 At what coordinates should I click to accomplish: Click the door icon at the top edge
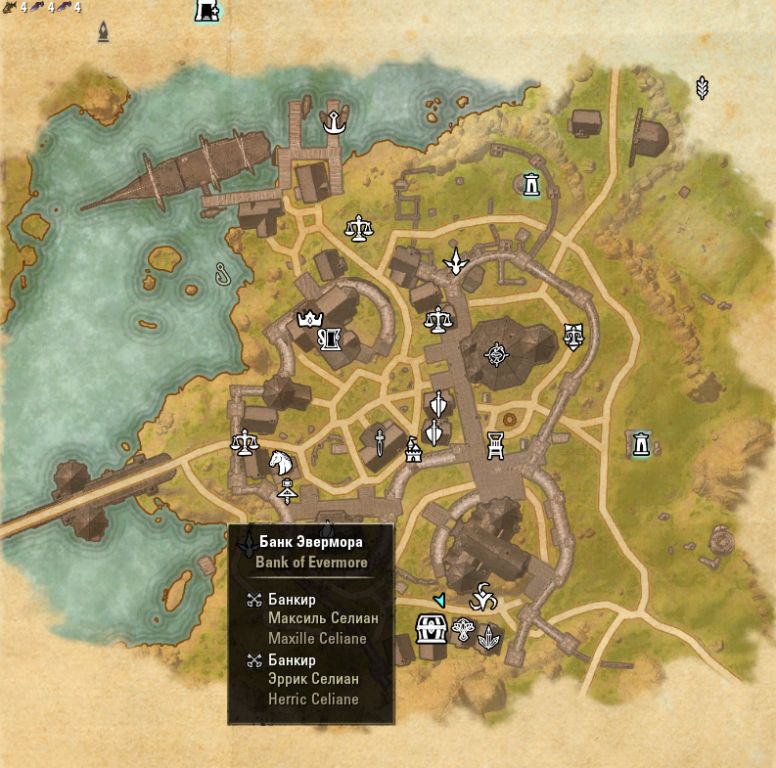pyautogui.click(x=207, y=11)
